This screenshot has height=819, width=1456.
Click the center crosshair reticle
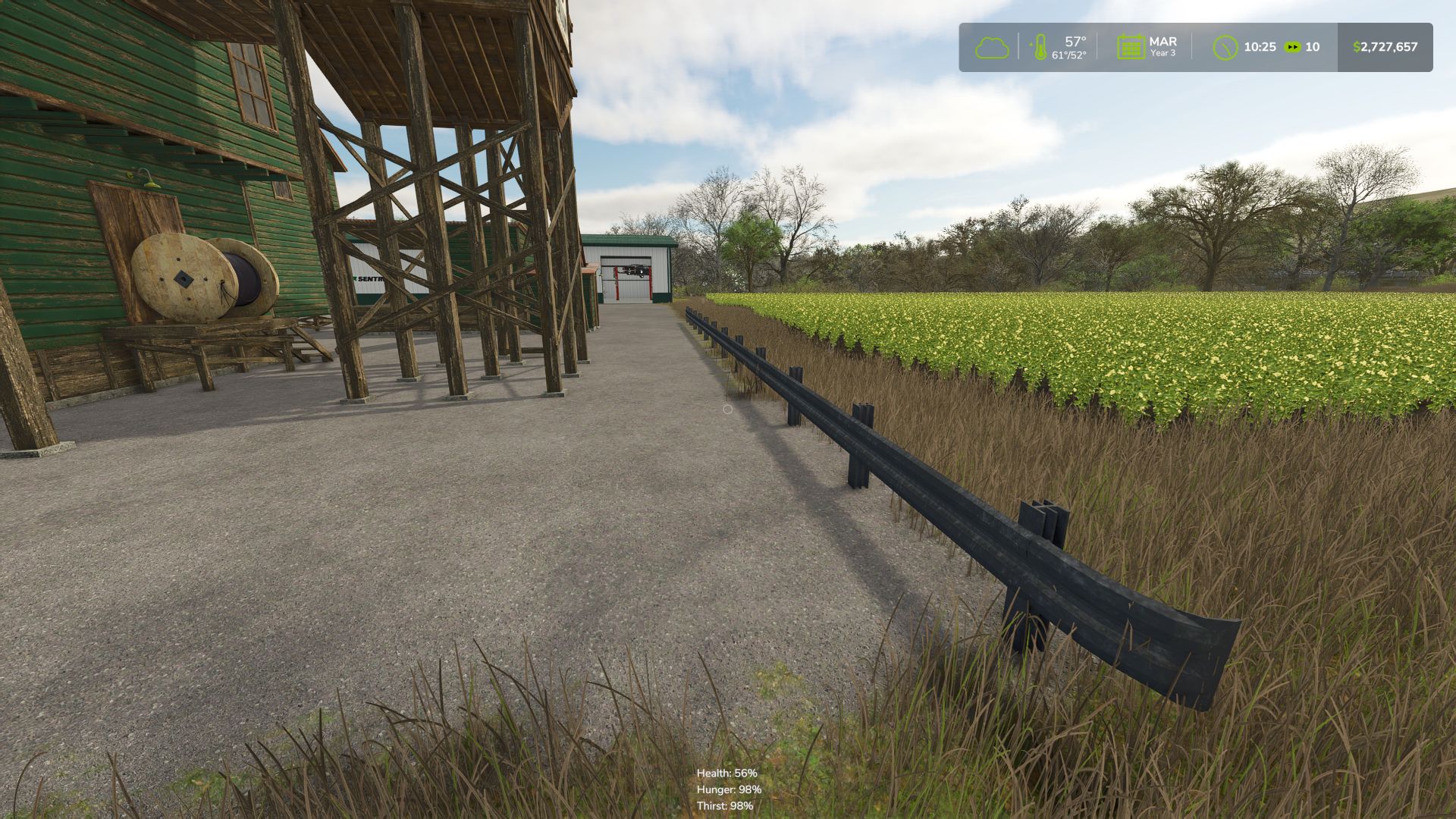click(x=727, y=409)
